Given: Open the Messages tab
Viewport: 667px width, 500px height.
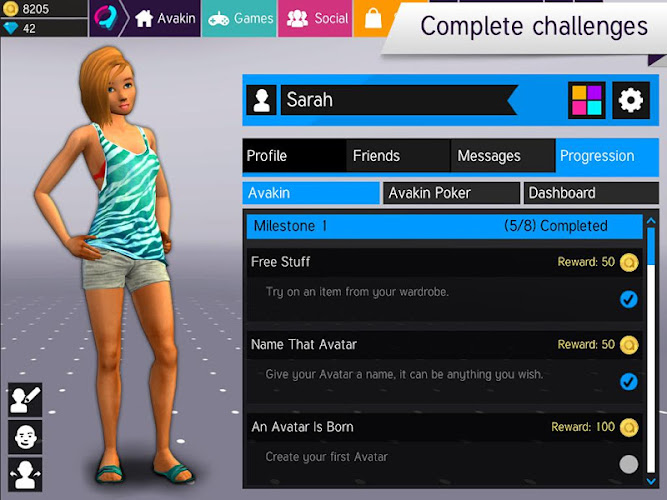Looking at the screenshot, I should click(502, 156).
